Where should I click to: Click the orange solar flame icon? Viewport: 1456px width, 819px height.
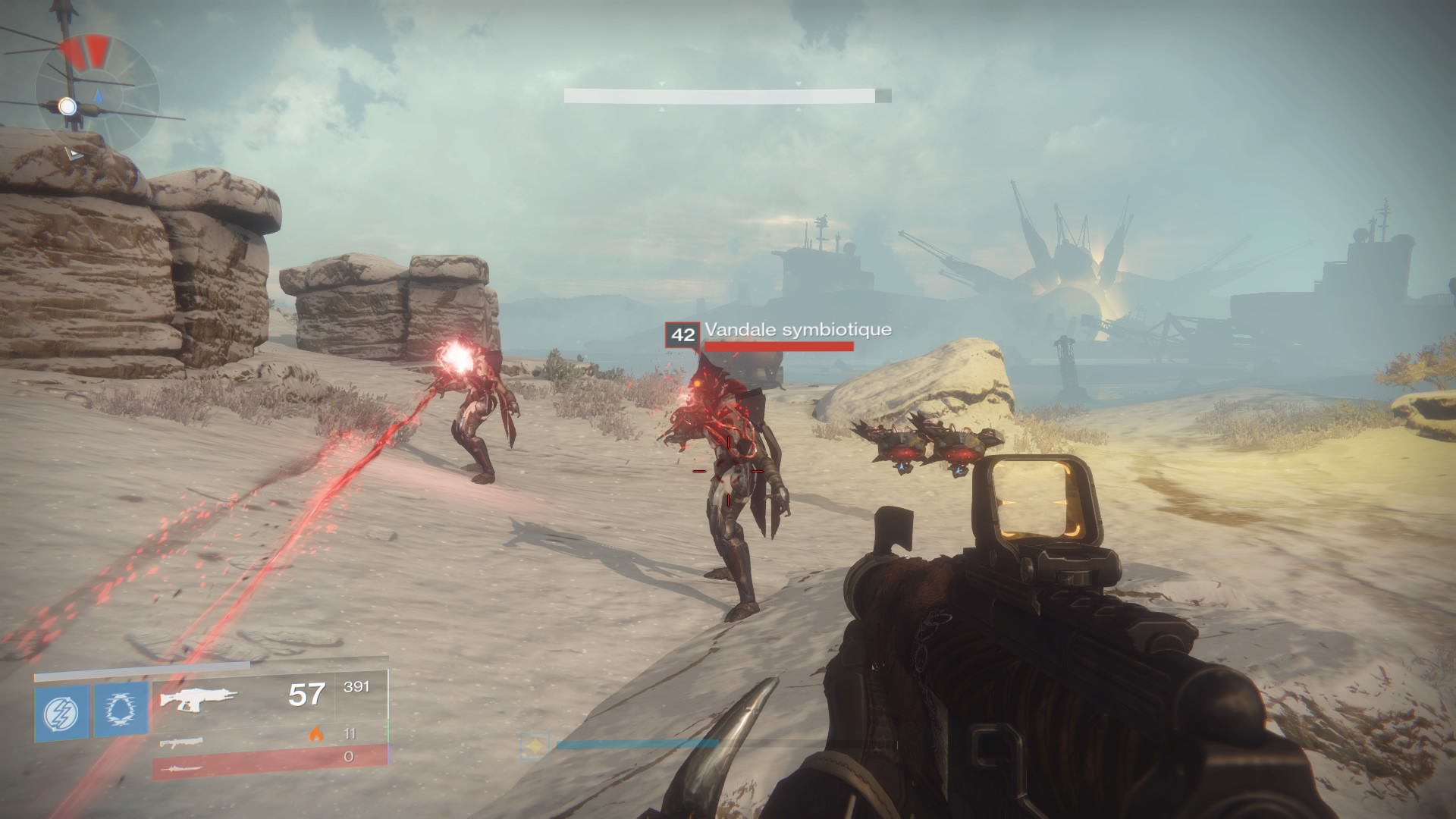click(x=315, y=734)
